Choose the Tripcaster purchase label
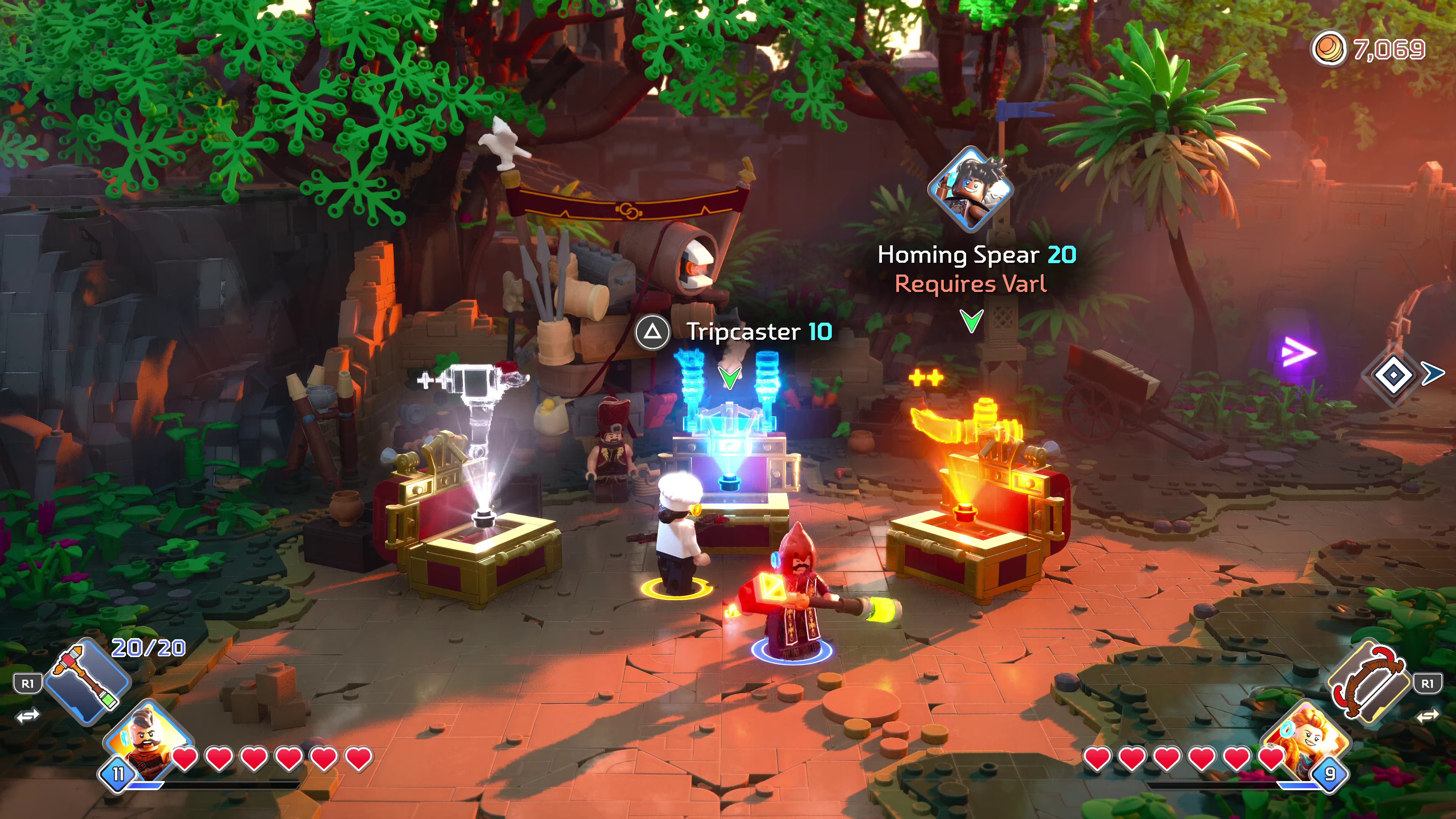This screenshot has height=819, width=1456. pos(758,332)
